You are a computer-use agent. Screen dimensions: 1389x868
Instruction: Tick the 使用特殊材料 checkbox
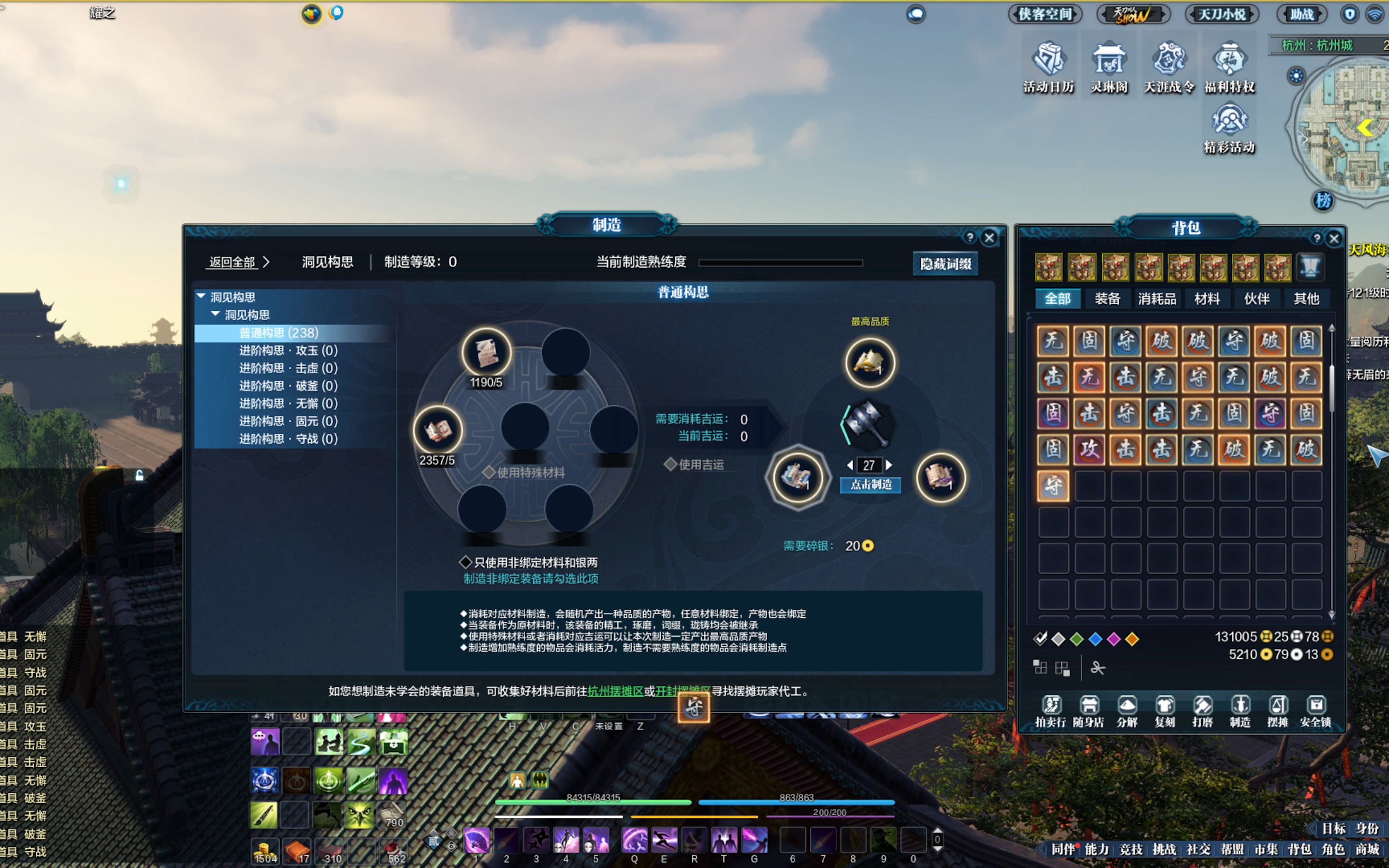click(489, 473)
